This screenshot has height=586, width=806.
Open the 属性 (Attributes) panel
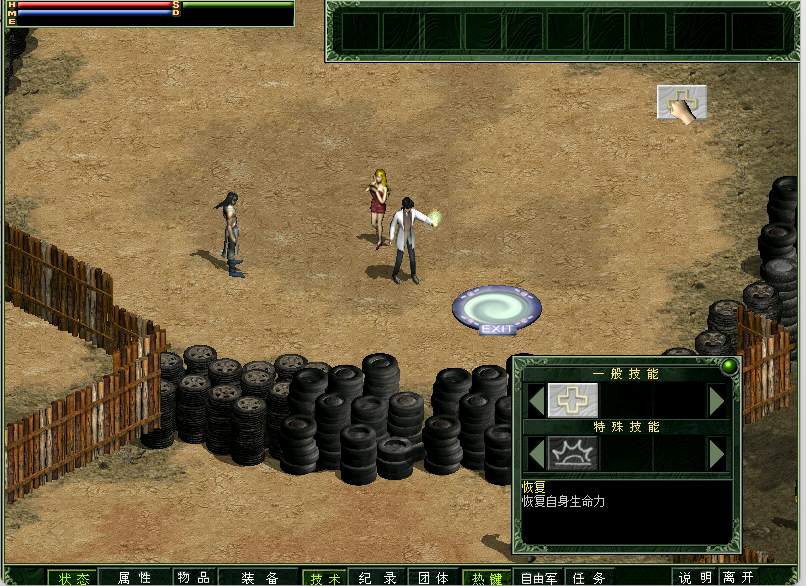click(x=134, y=577)
